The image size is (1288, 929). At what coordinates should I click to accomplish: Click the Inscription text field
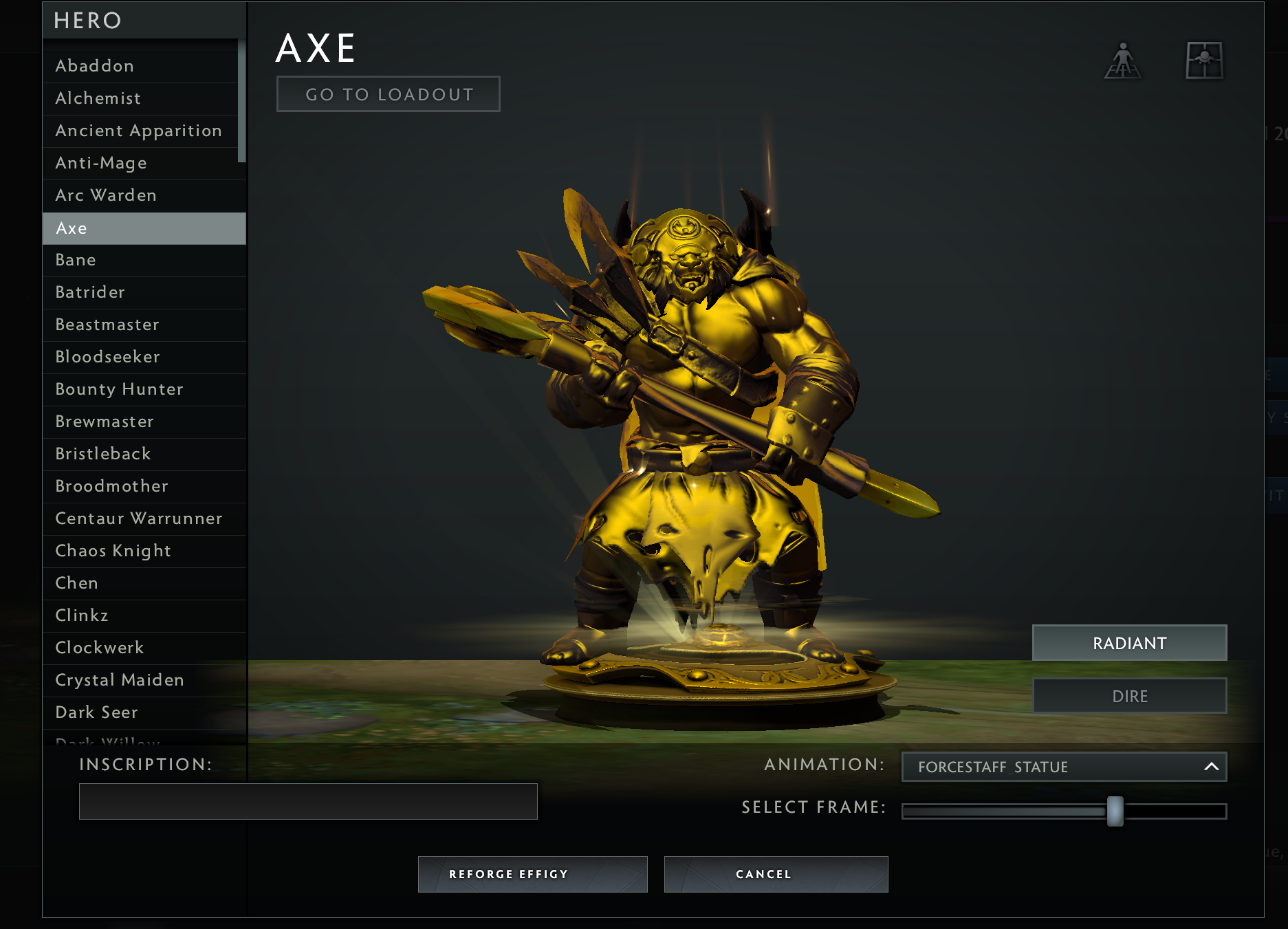point(308,801)
